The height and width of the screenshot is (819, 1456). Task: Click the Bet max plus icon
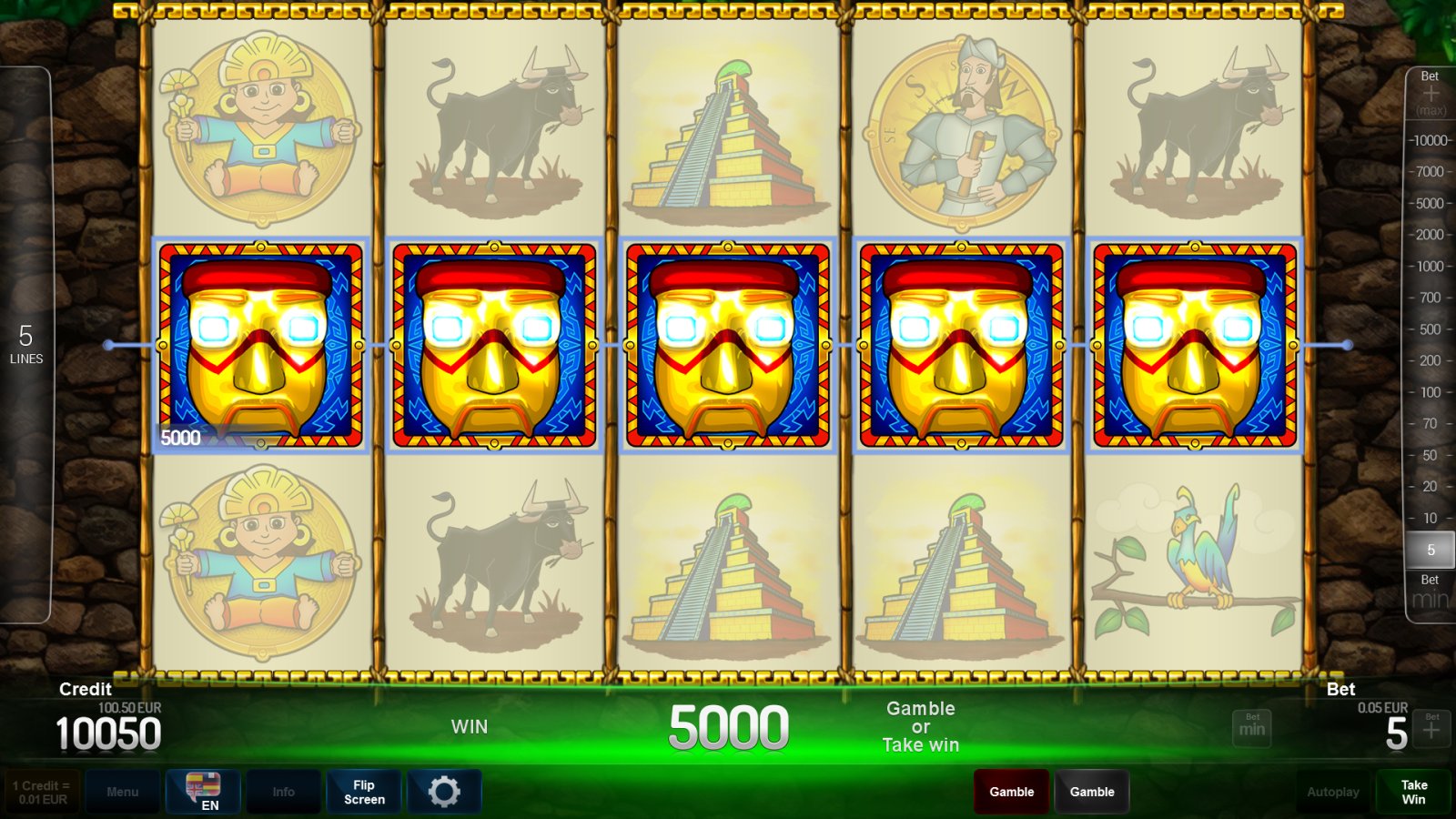click(x=1431, y=91)
